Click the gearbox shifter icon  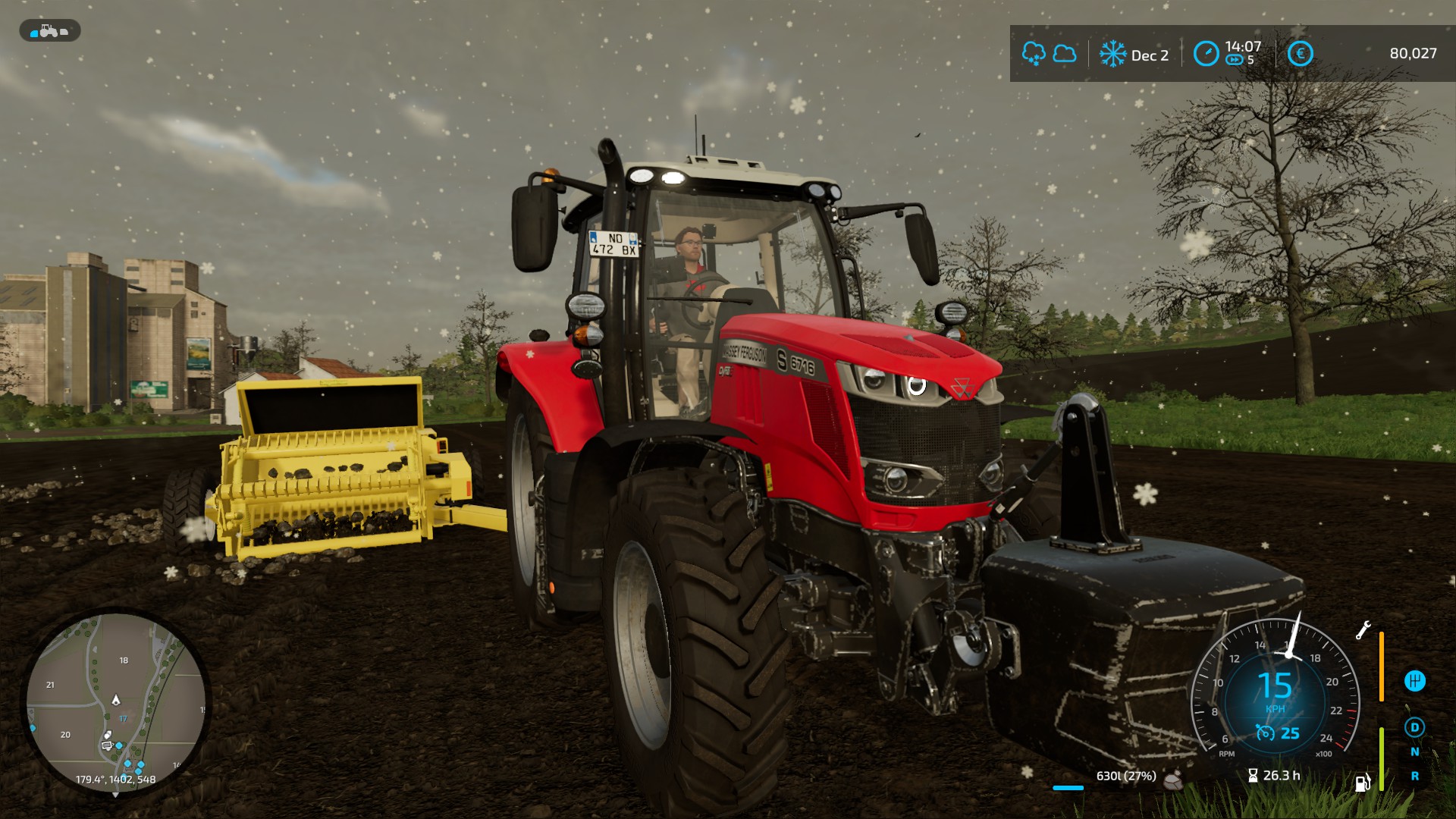[1414, 681]
